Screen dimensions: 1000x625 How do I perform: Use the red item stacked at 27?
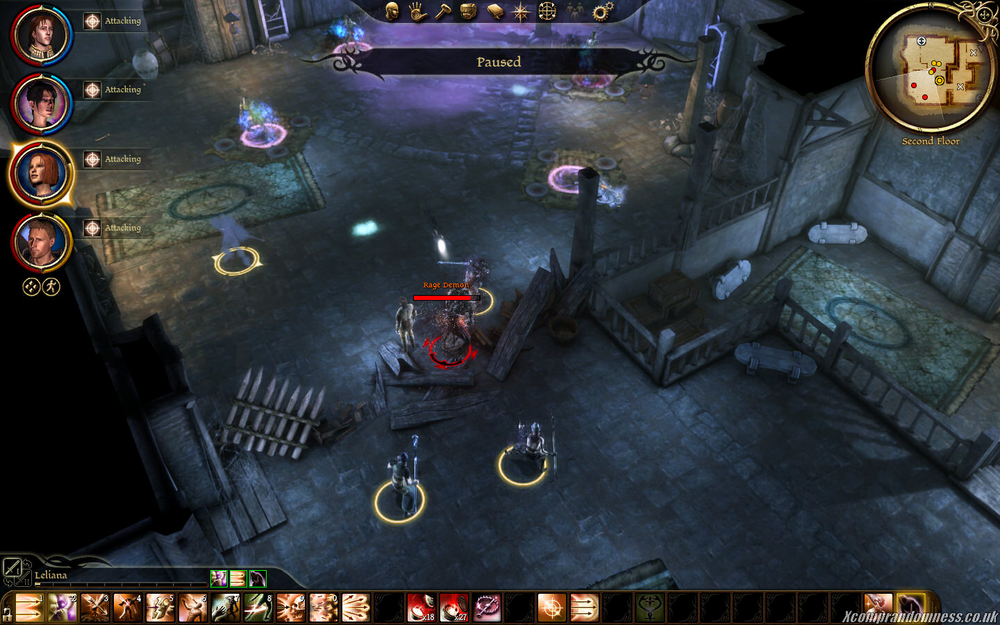(x=453, y=607)
